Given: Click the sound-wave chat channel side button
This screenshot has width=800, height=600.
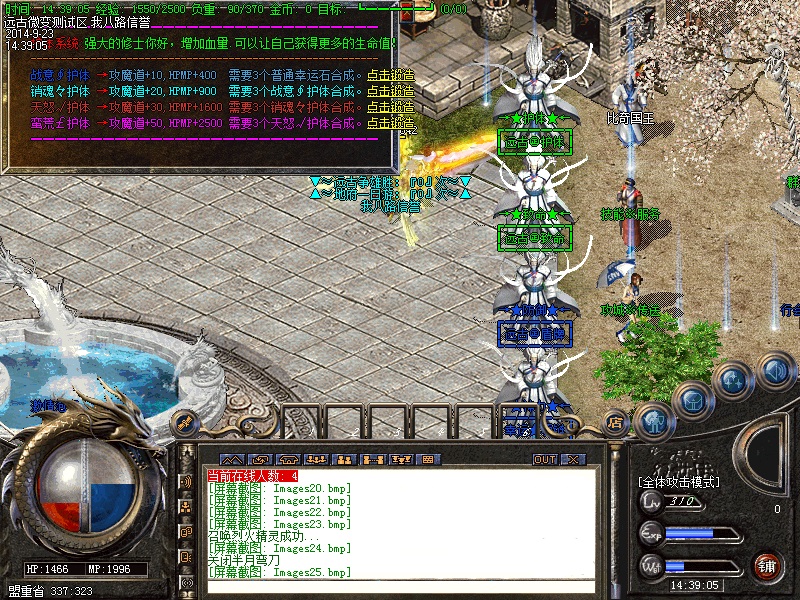Looking at the screenshot, I should point(186,481).
